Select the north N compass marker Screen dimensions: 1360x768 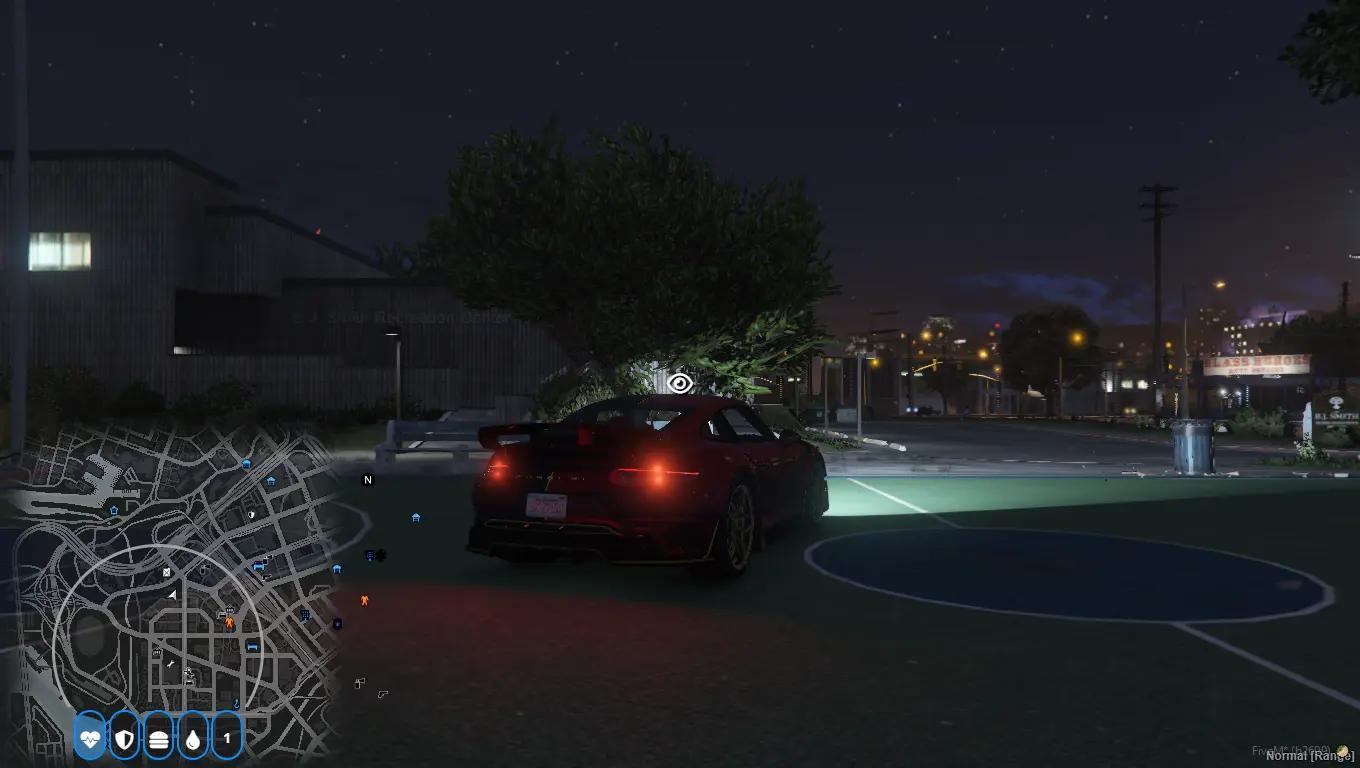[367, 480]
